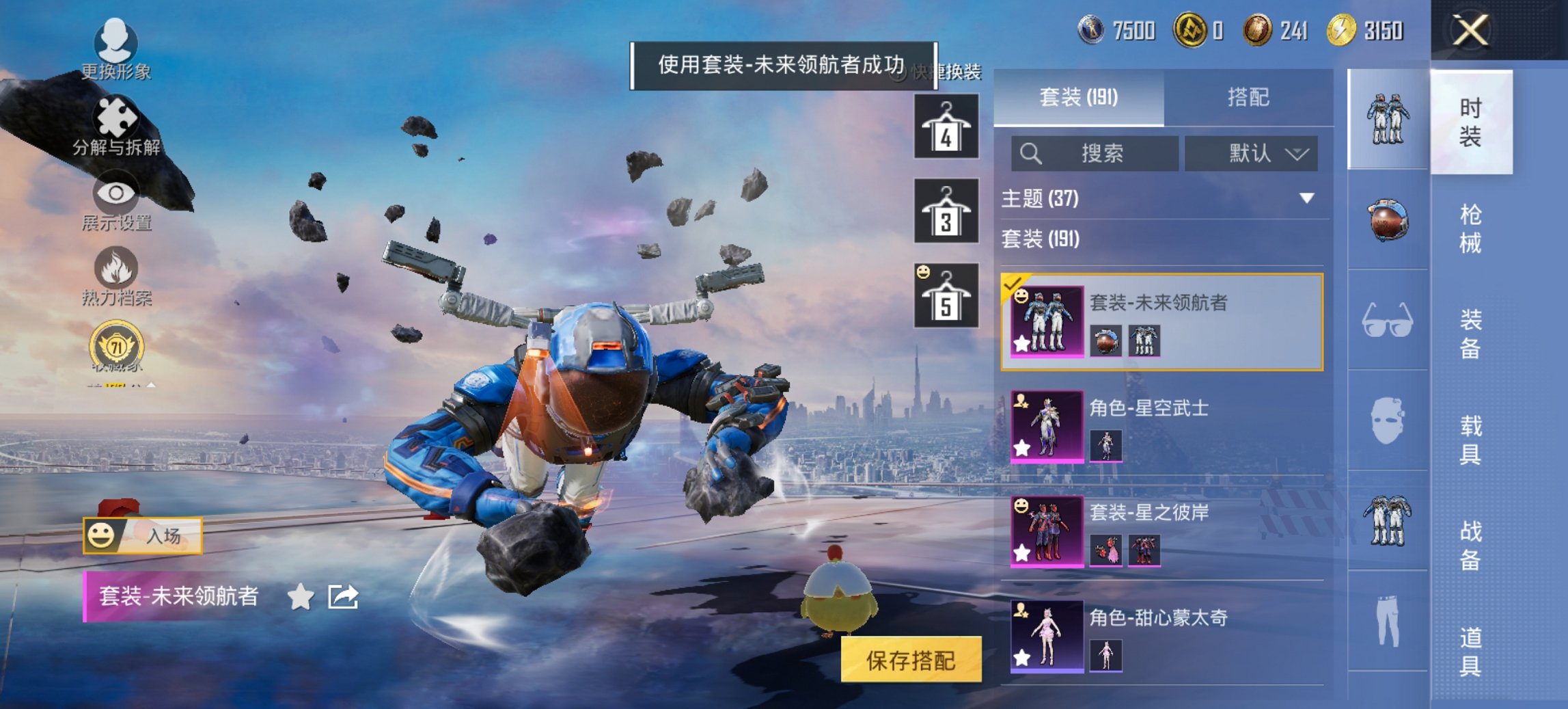This screenshot has height=709, width=1568.
Task: Open the 默认 sort dropdown
Action: pyautogui.click(x=1250, y=153)
